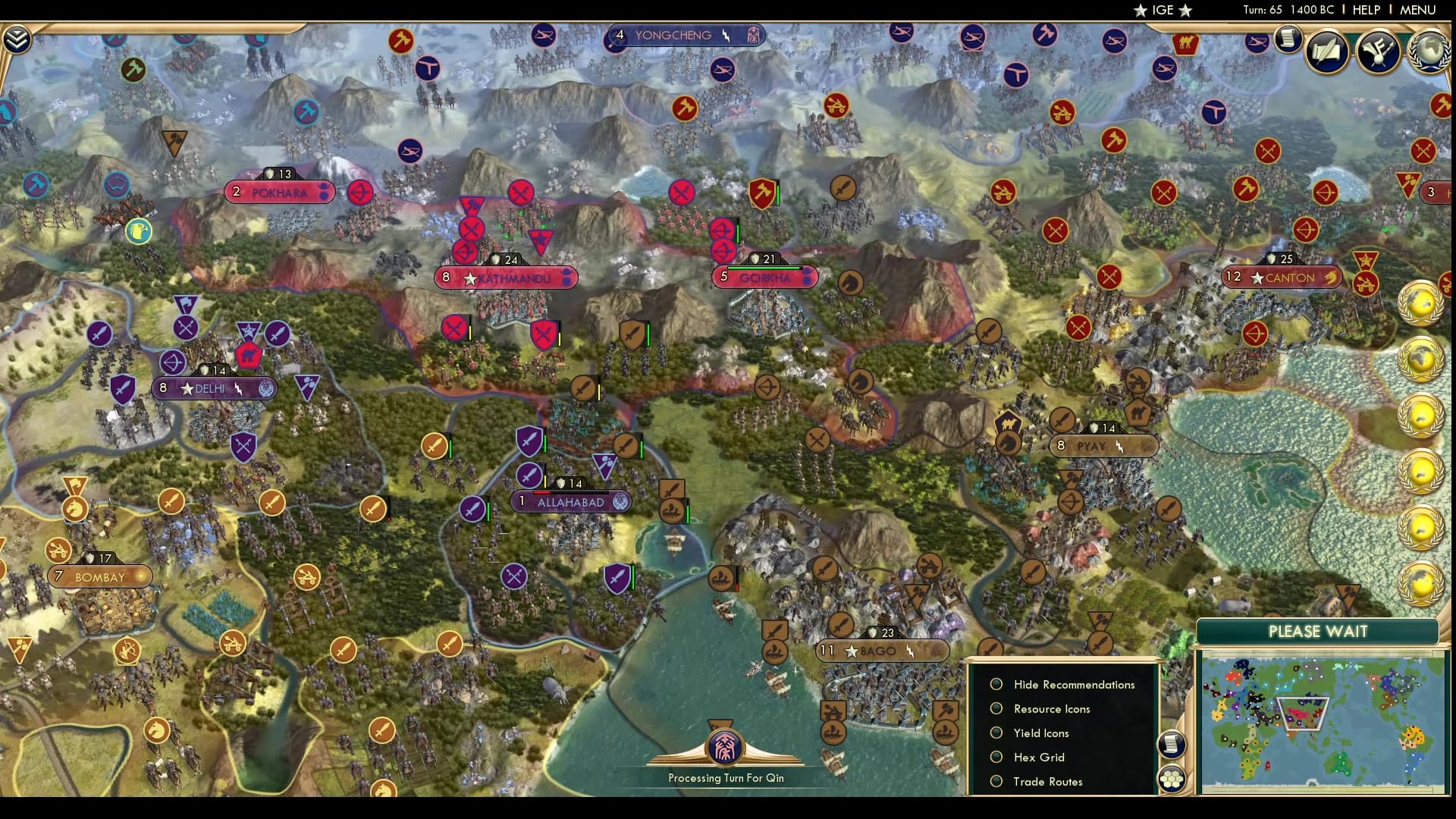This screenshot has width=1456, height=819.
Task: Open the Social Policies screen via the quill icon
Action: (1328, 52)
